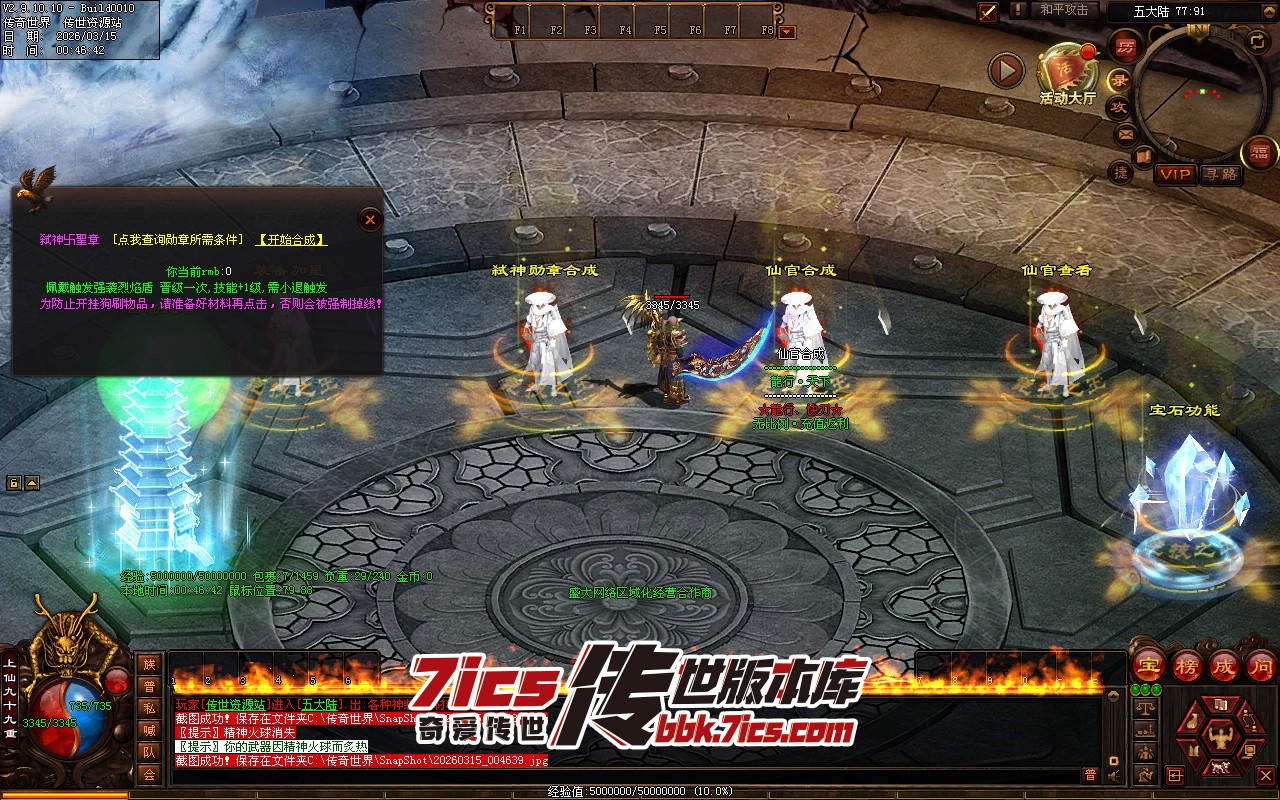Show the 榜 rankings button
The image size is (1280, 800).
pos(1186,665)
